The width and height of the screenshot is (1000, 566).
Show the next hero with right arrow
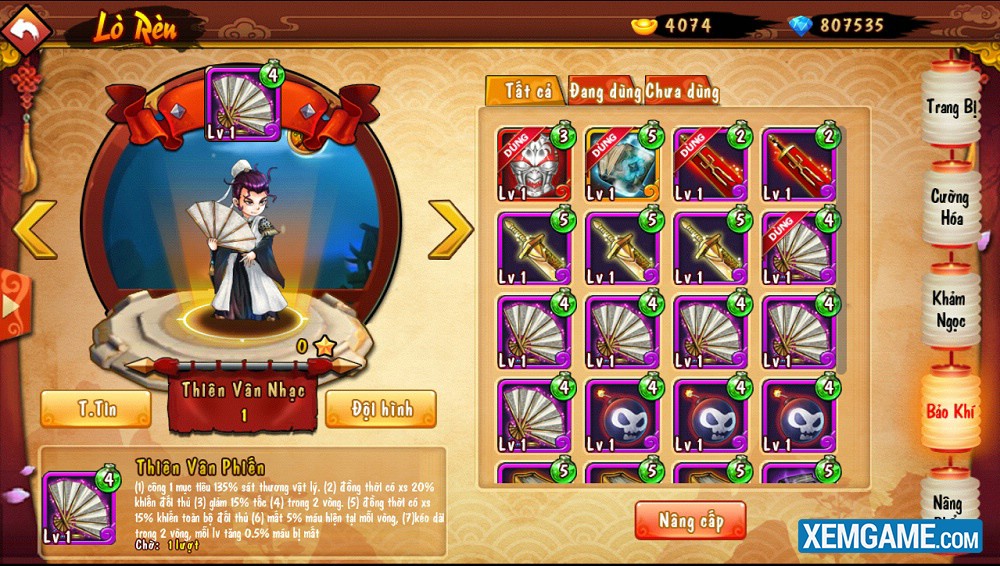point(449,229)
